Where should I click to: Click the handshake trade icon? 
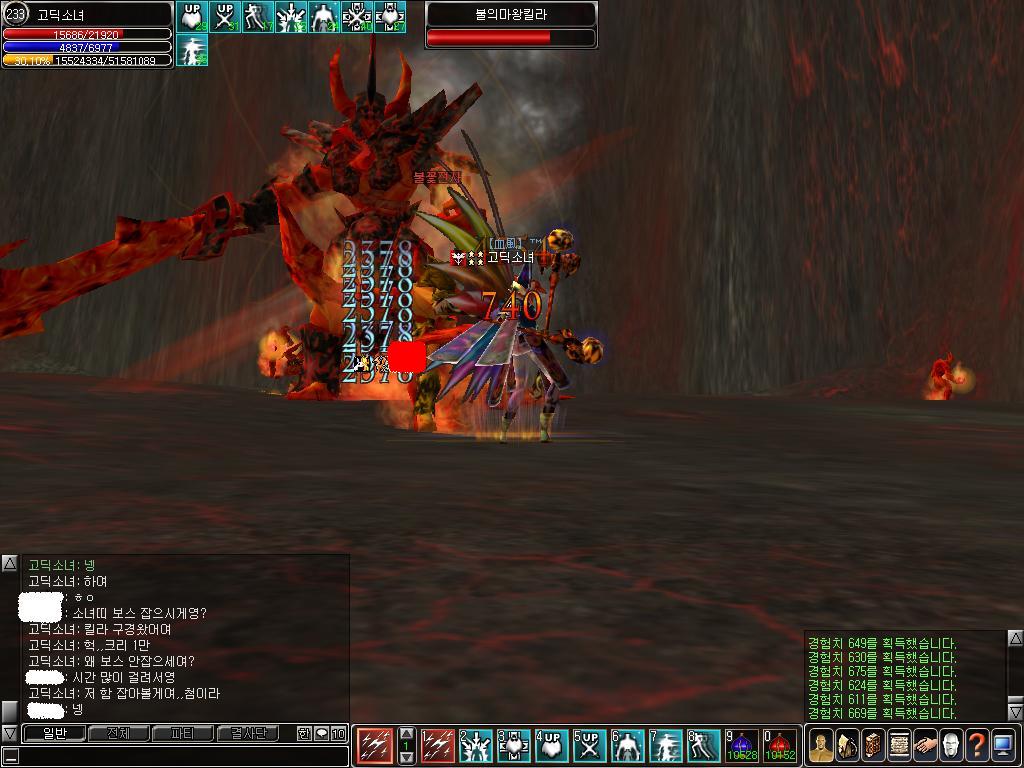click(925, 745)
